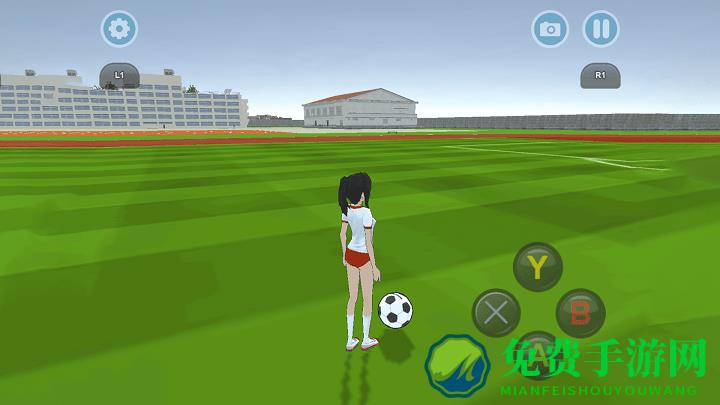
Task: Tap the X action button
Action: [495, 313]
